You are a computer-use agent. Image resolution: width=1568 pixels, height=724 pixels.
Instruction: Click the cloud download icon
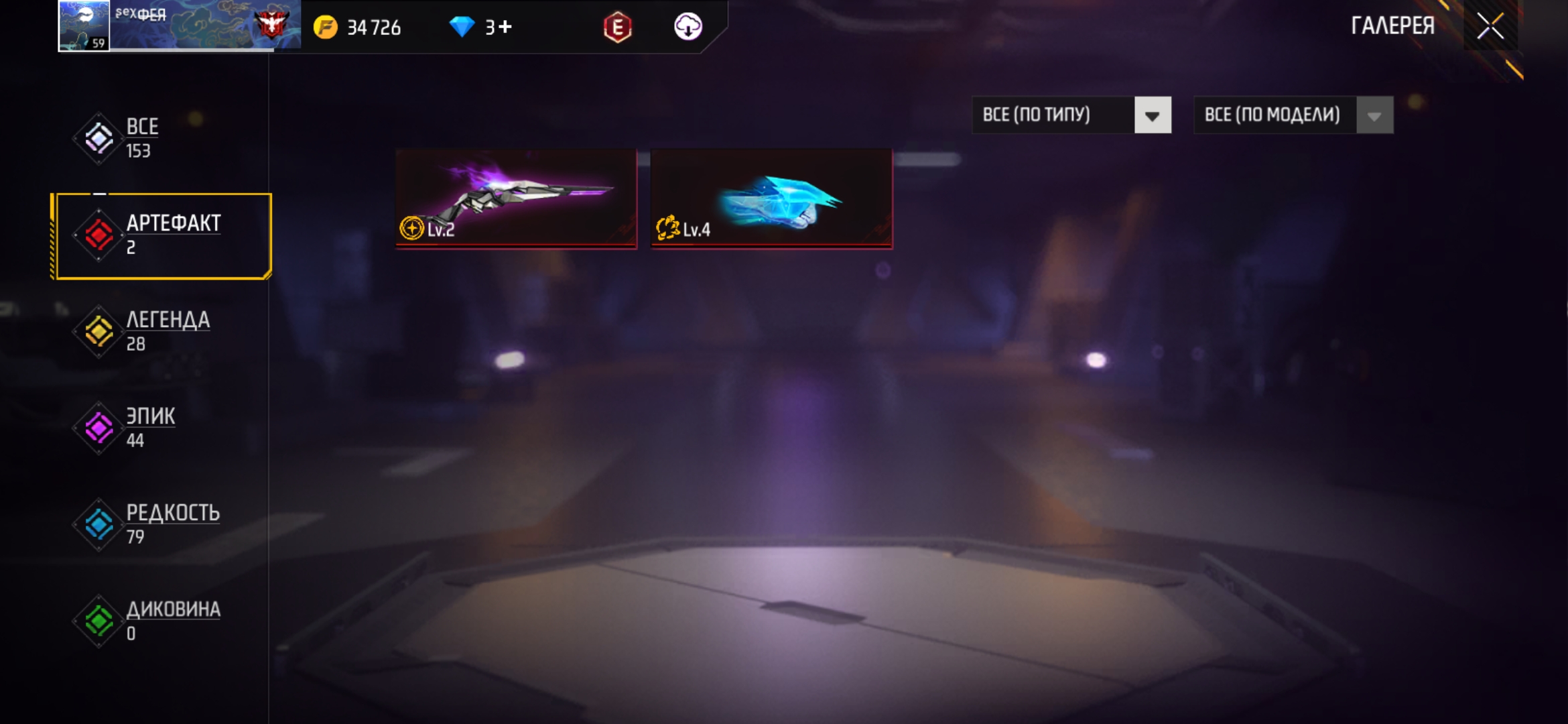click(688, 27)
